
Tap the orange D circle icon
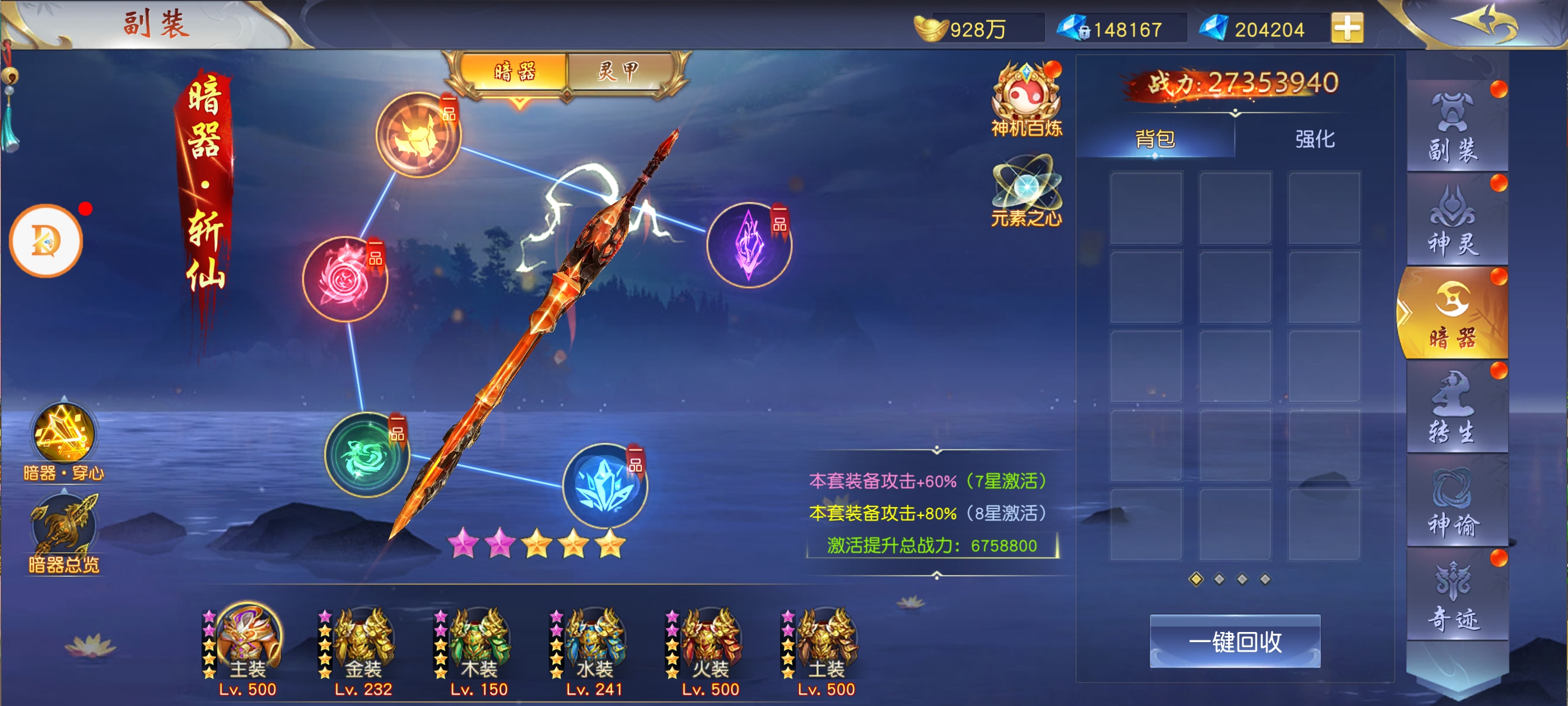click(x=46, y=241)
